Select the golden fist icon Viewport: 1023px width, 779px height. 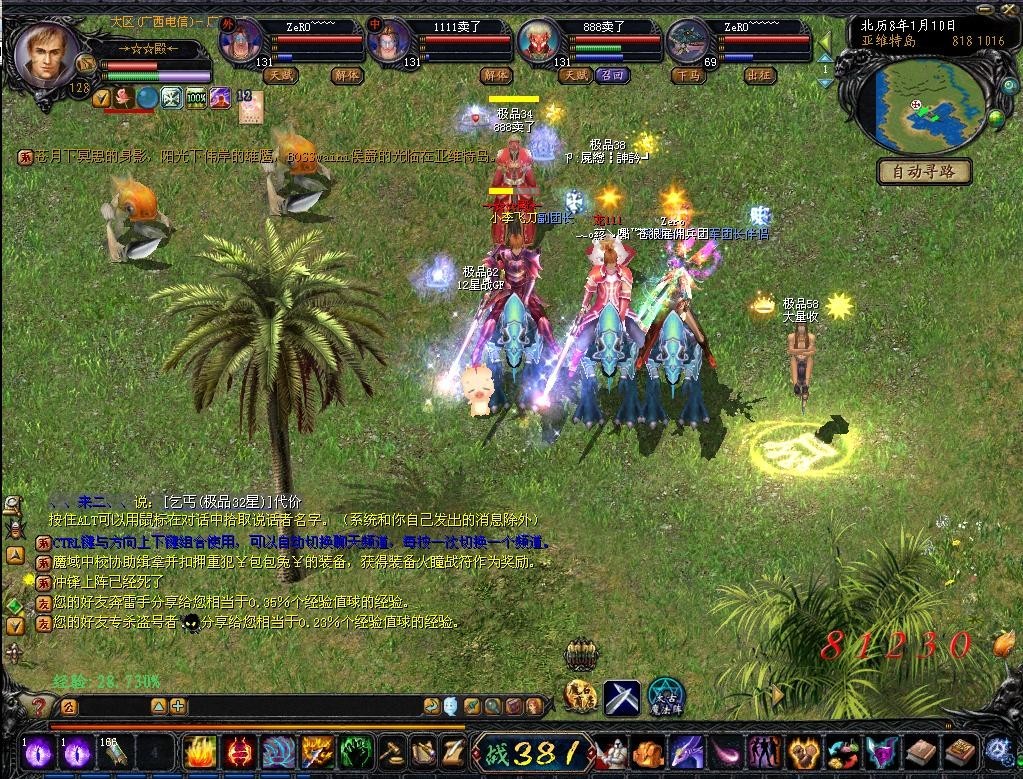(x=804, y=751)
